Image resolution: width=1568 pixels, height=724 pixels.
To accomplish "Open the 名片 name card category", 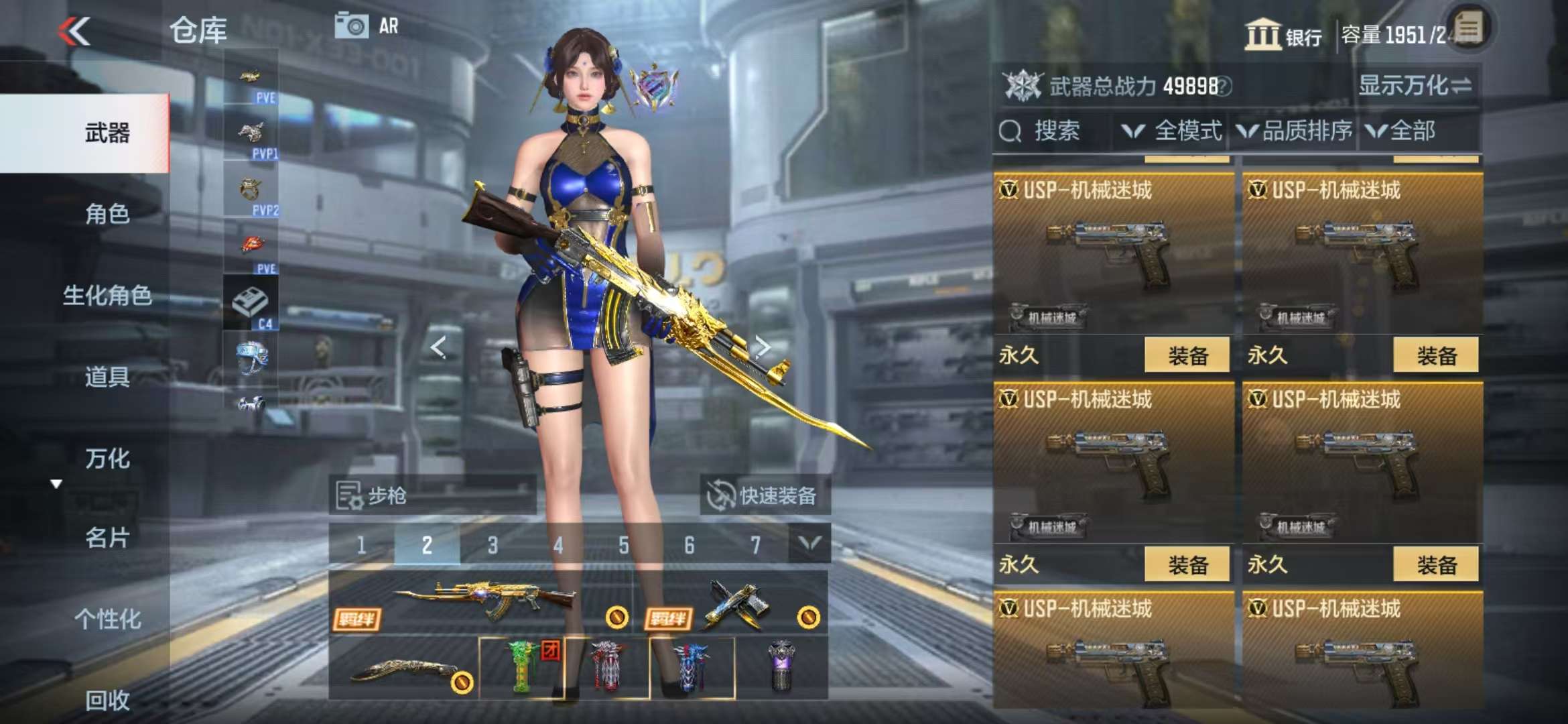I will (x=107, y=538).
